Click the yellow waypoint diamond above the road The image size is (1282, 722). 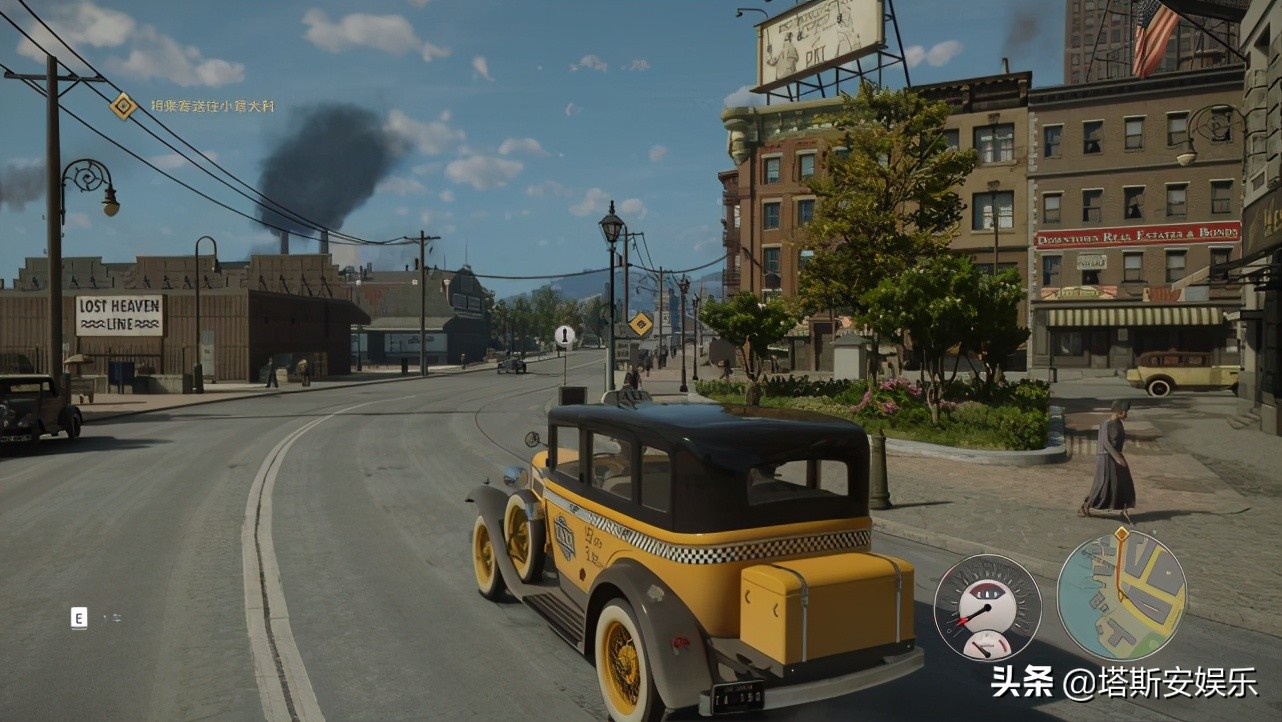pyautogui.click(x=641, y=323)
